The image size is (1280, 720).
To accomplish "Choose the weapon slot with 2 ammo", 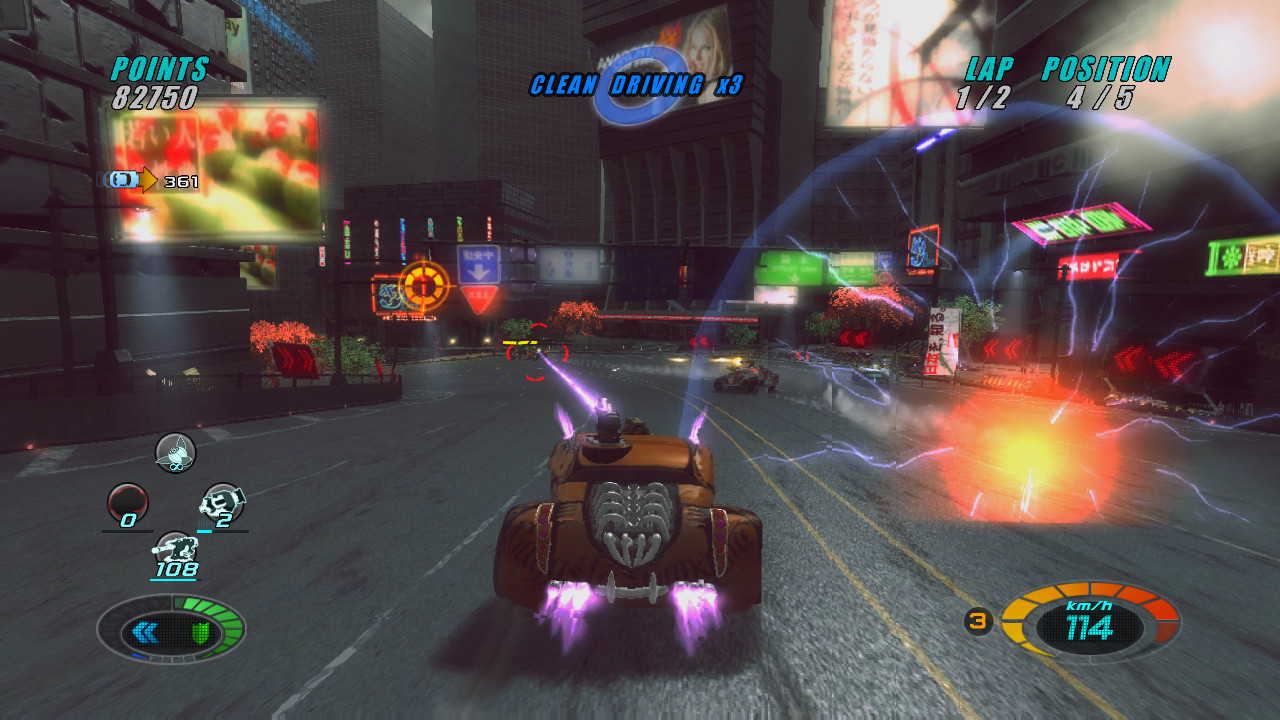I will click(x=222, y=502).
